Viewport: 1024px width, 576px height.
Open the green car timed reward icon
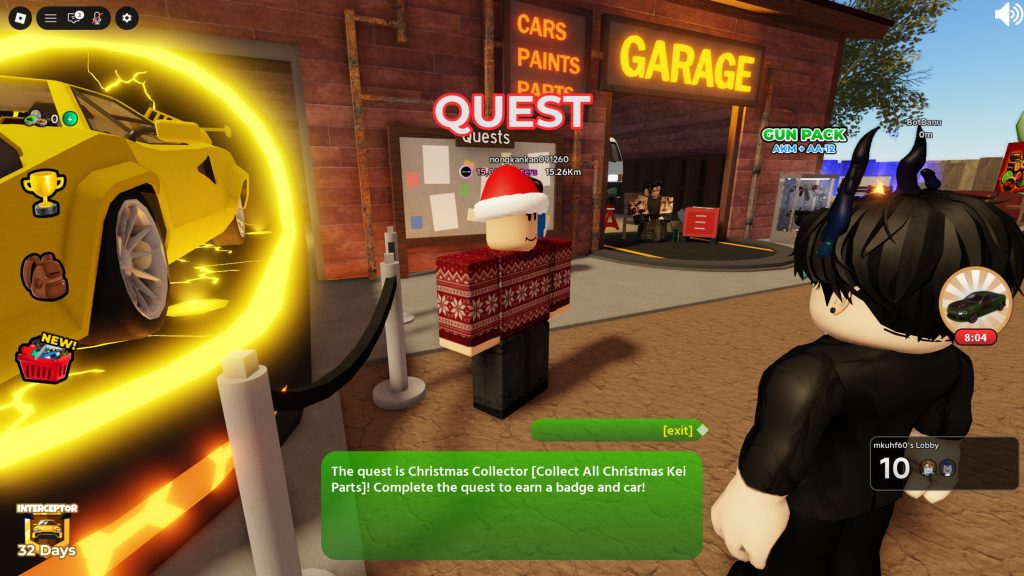974,308
